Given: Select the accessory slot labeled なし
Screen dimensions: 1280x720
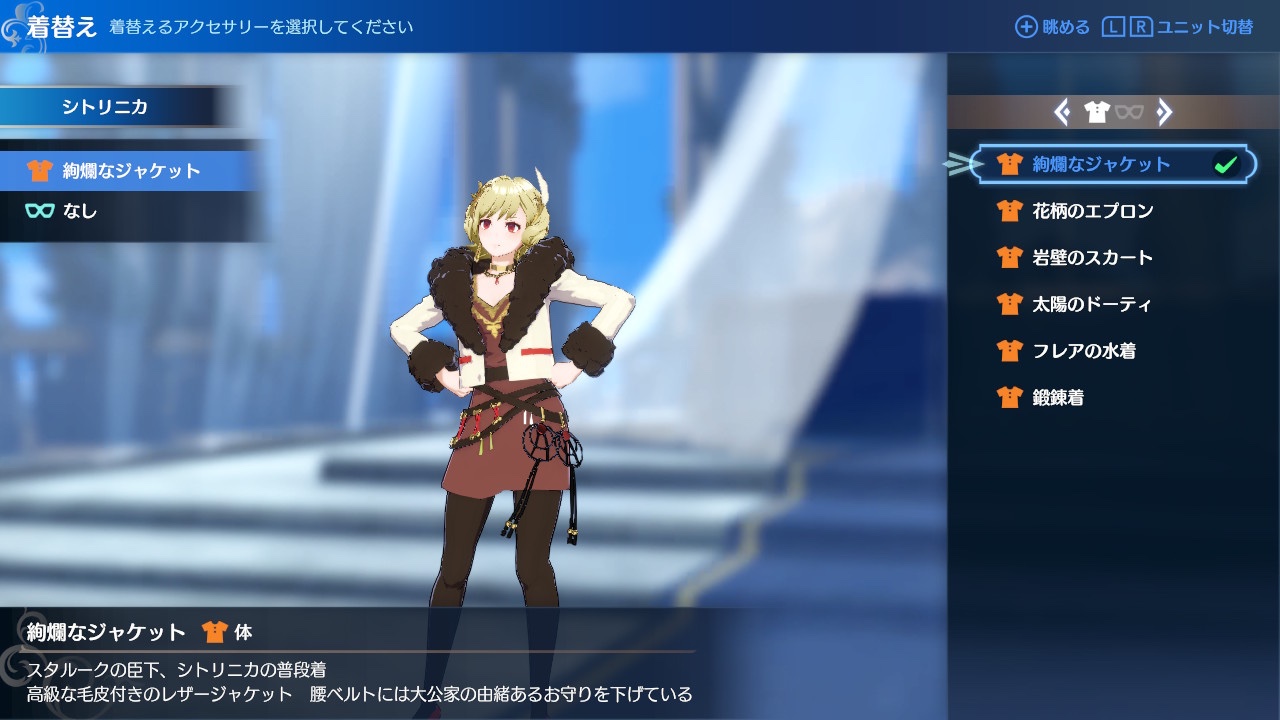Looking at the screenshot, I should [x=80, y=211].
